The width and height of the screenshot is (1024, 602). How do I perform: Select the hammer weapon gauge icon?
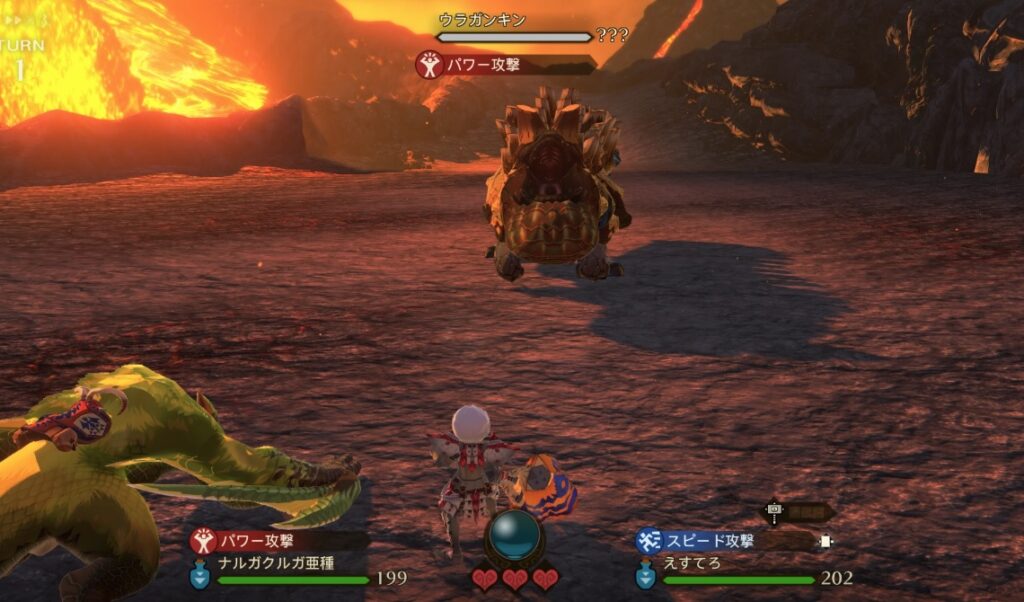[x=773, y=511]
